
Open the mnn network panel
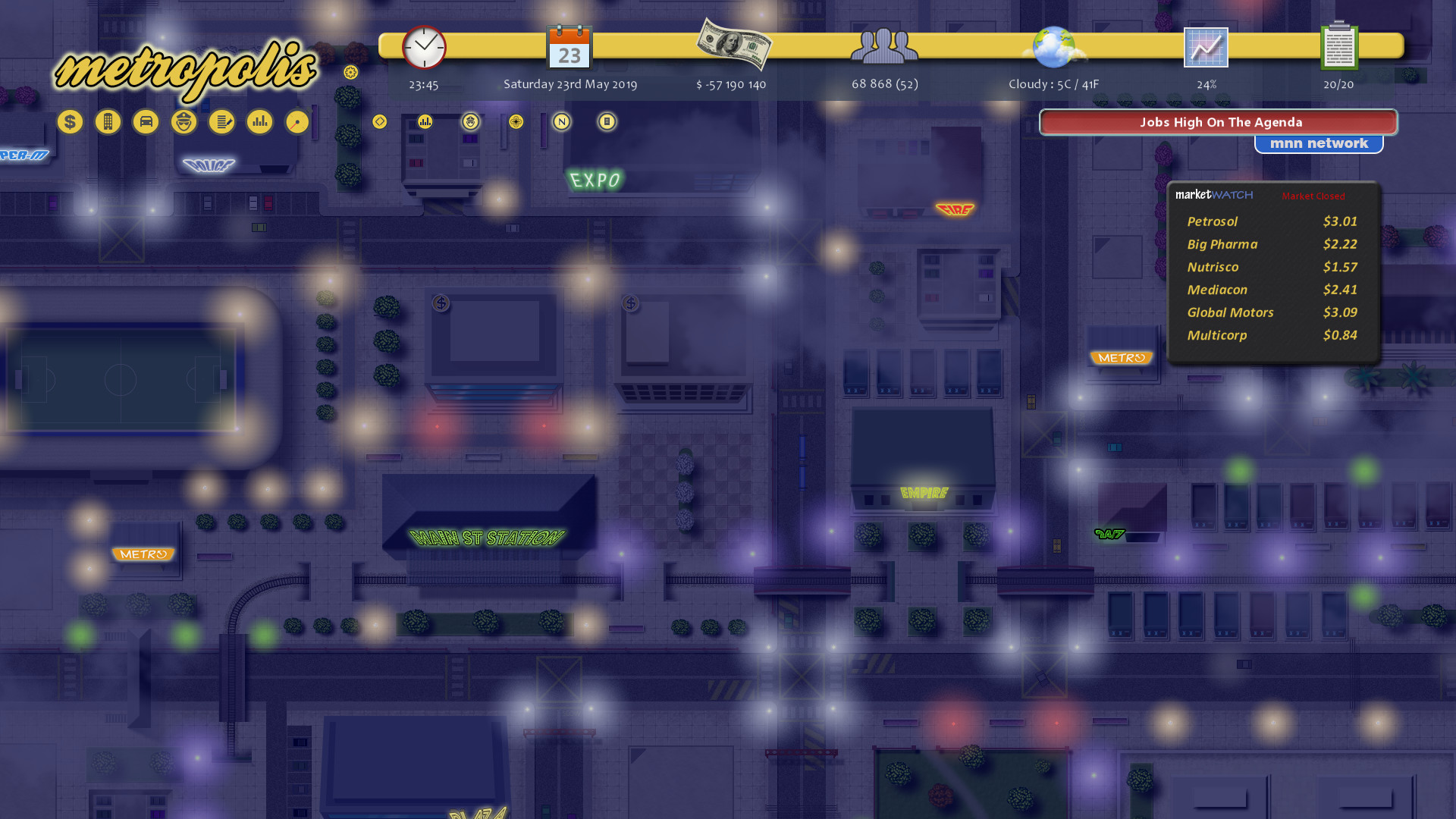point(1319,143)
